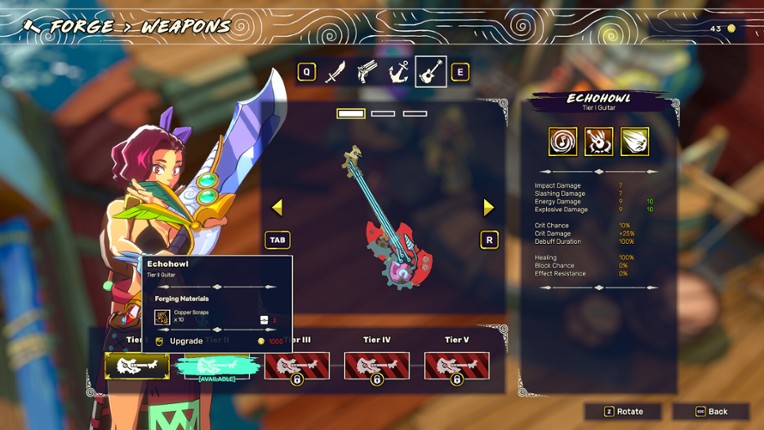Viewport: 764px width, 430px height.
Task: Inspect the dash streak ability icon
Action: [x=635, y=141]
